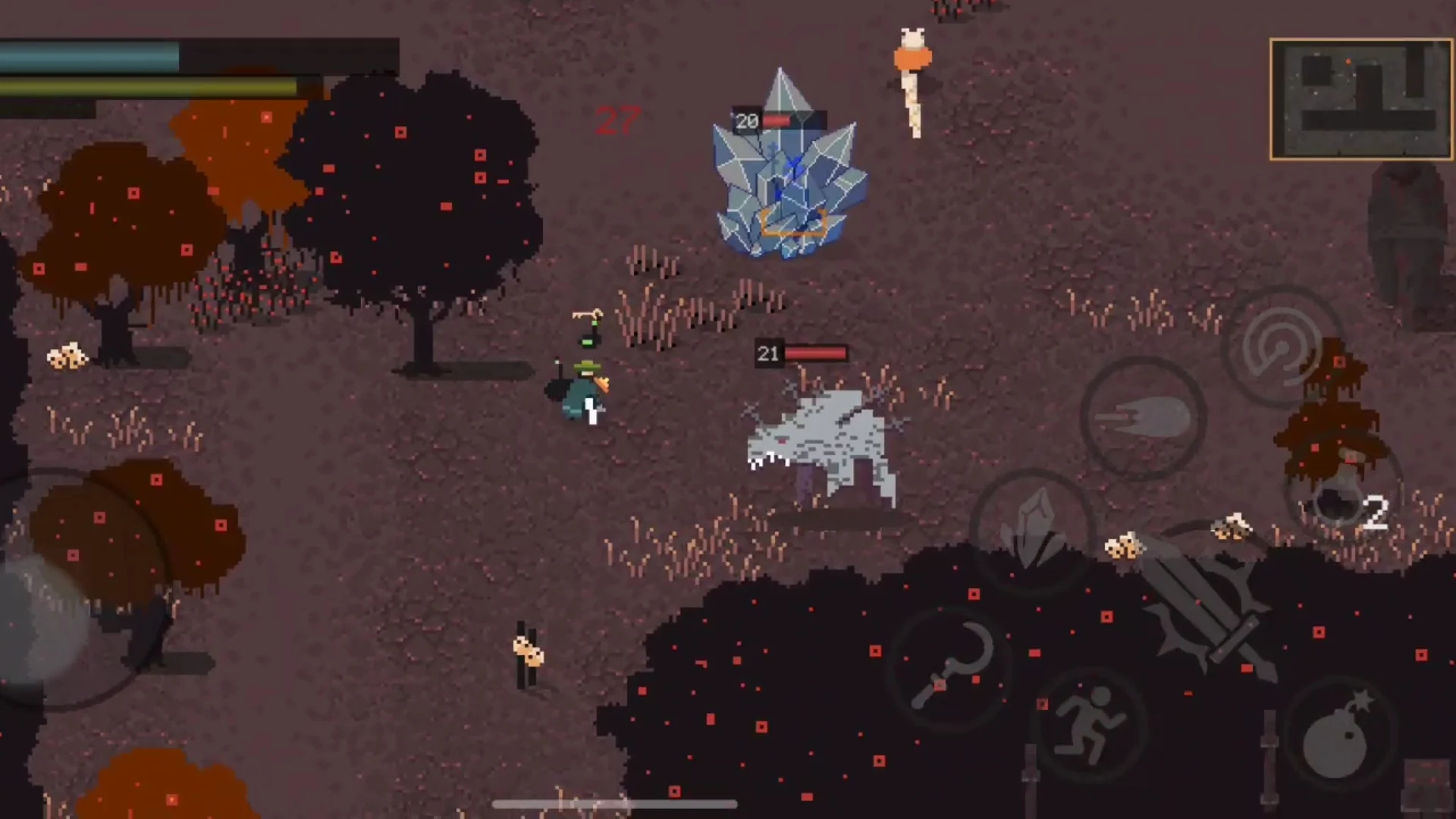Open the minimap
1456x819 pixels.
click(x=1360, y=99)
